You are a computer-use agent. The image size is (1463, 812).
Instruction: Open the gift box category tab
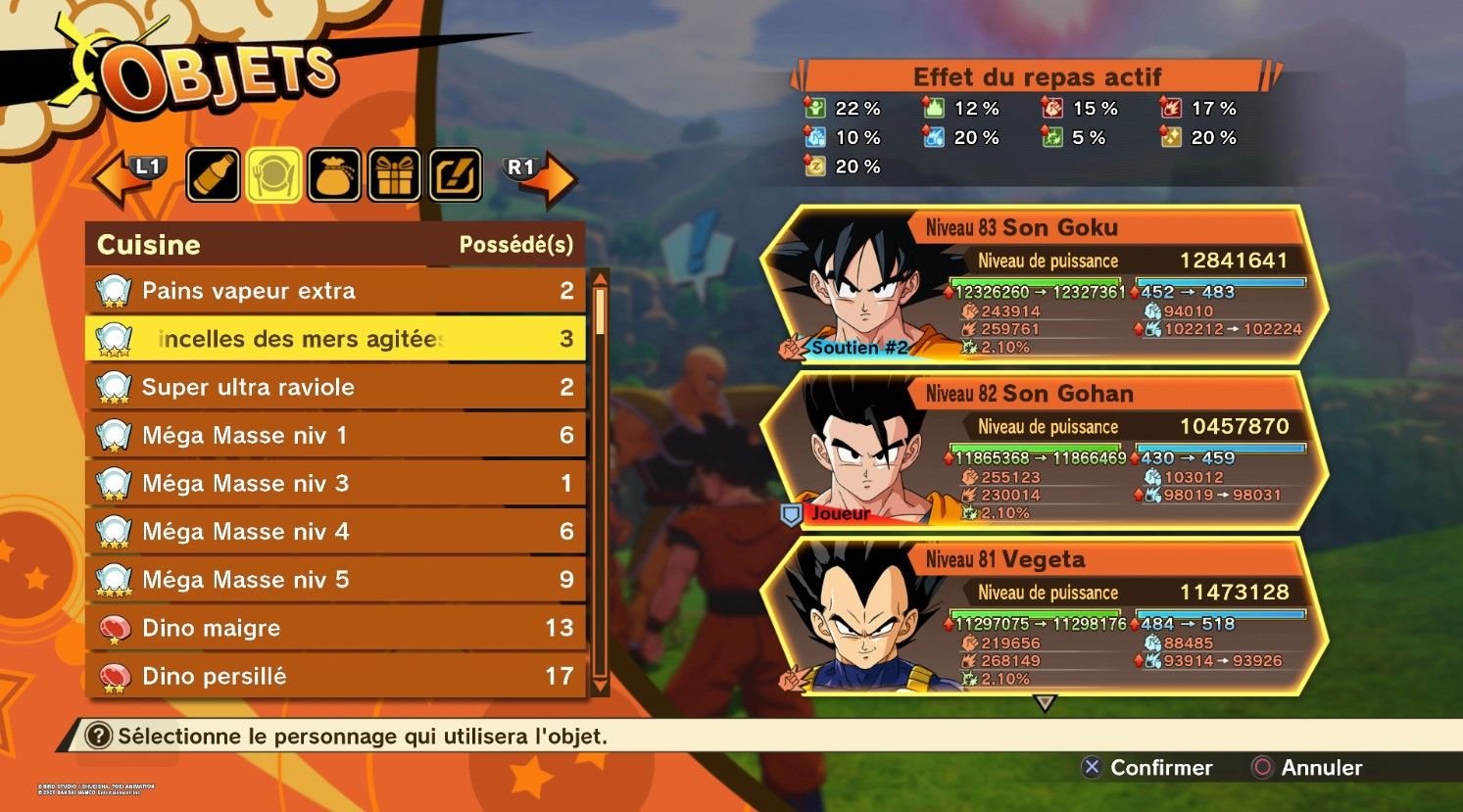coord(395,175)
